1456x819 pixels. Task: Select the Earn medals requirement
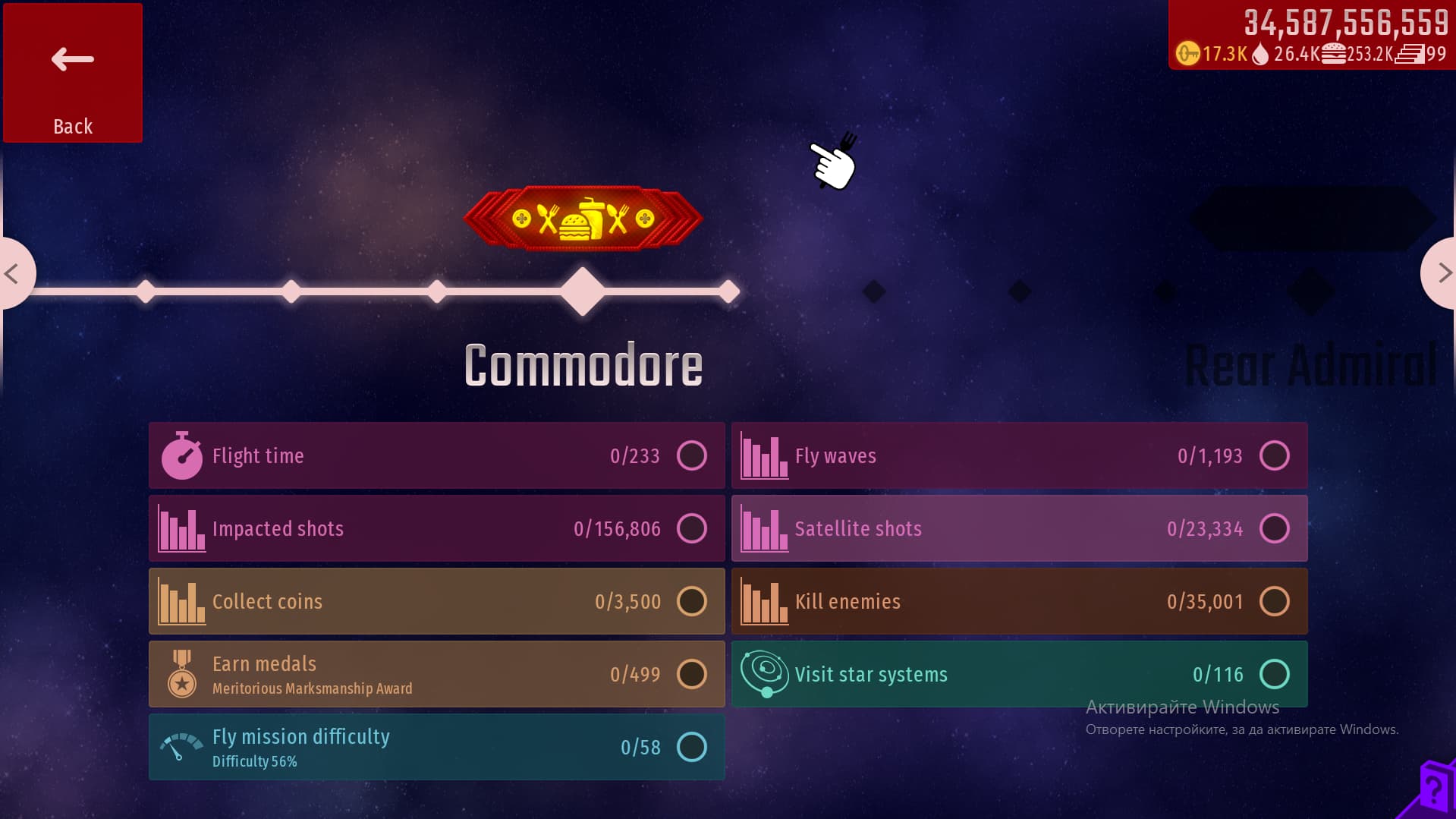coord(436,674)
